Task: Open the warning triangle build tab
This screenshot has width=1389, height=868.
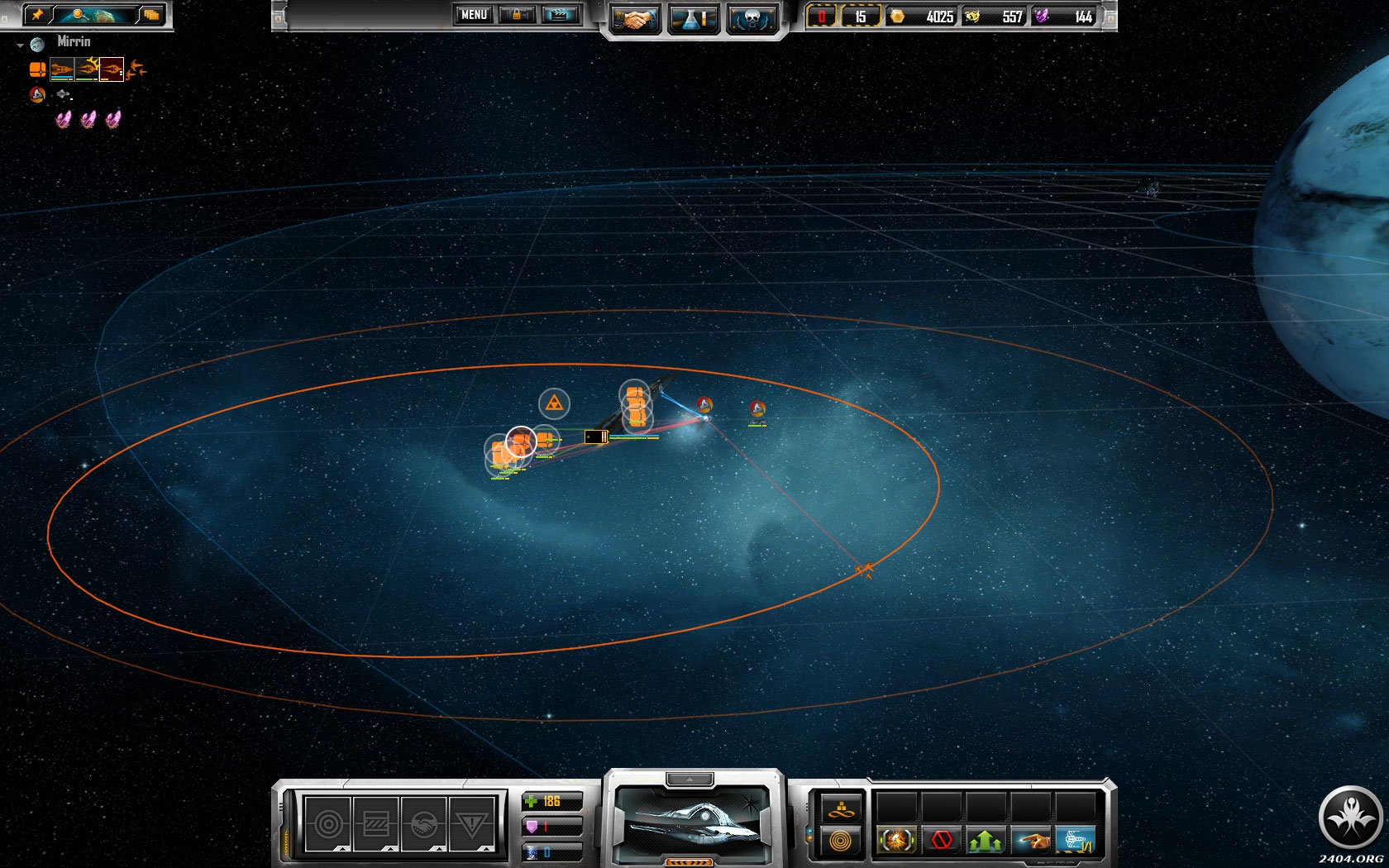Action: click(x=471, y=824)
